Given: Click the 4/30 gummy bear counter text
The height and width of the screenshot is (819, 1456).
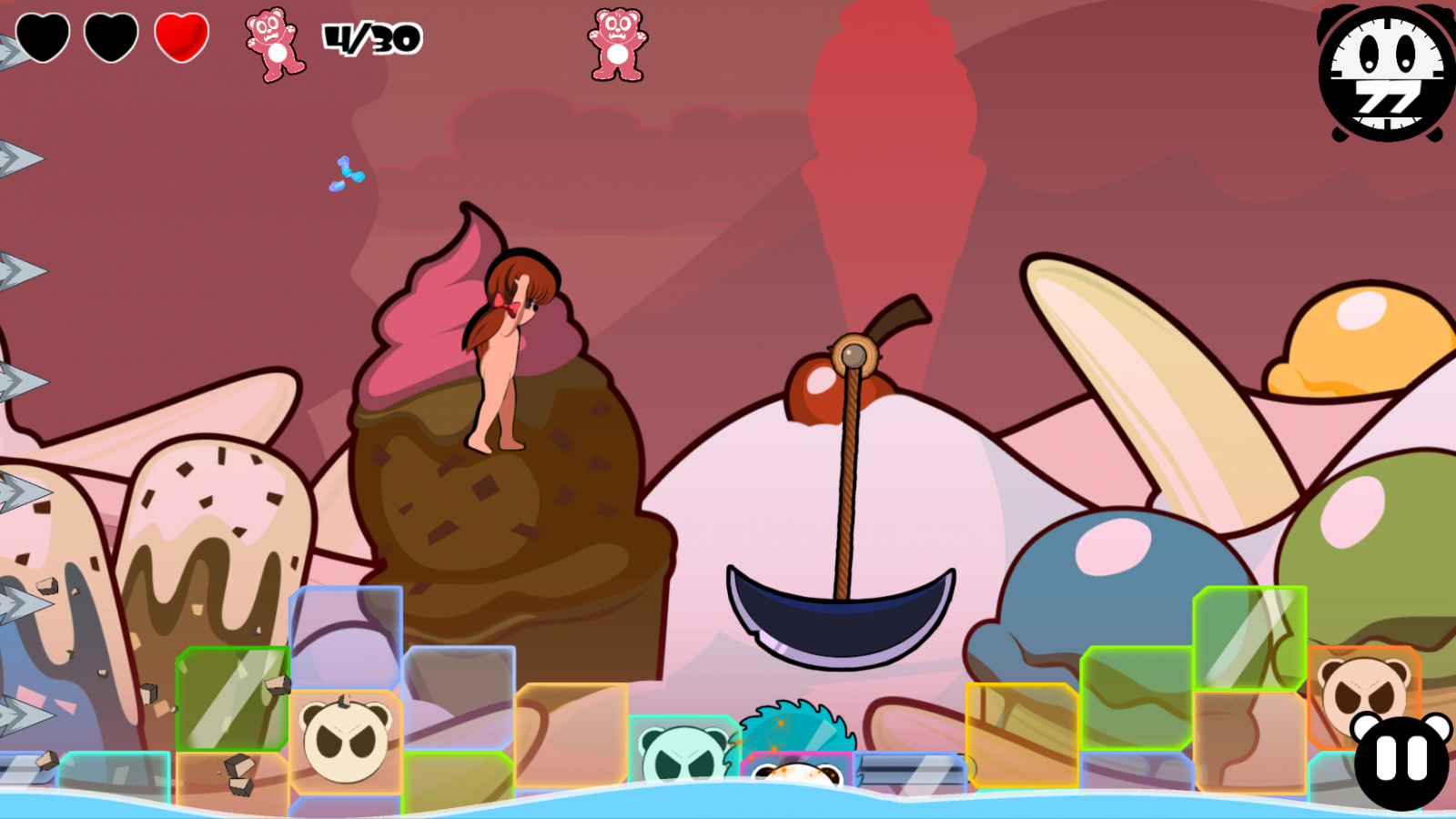Looking at the screenshot, I should pos(373,38).
